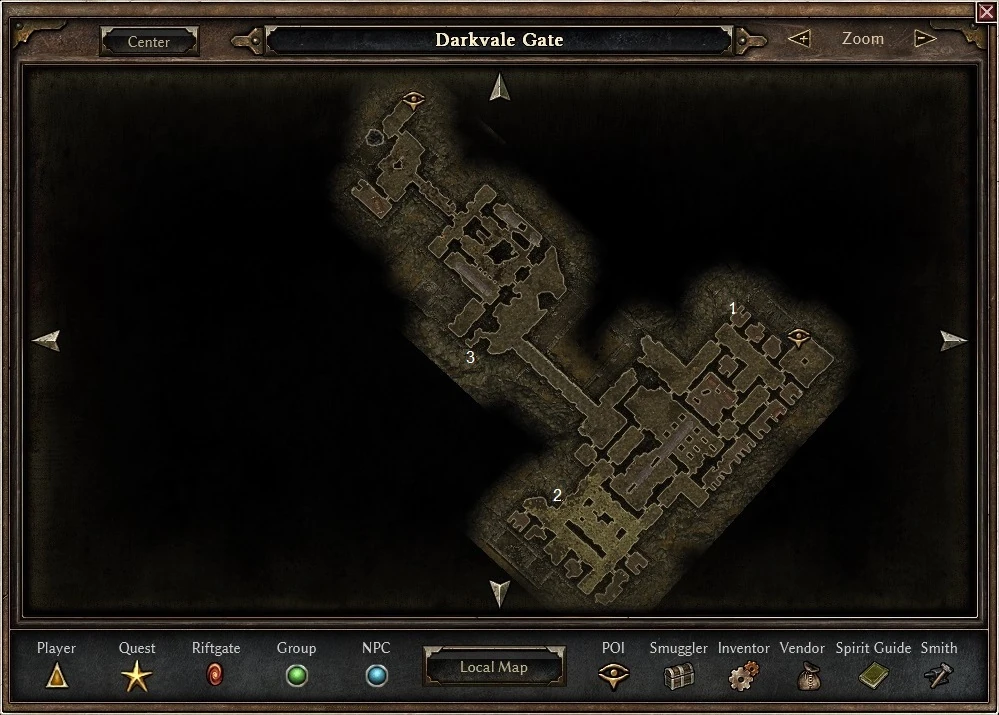The width and height of the screenshot is (999, 715).
Task: Choose the Smuggler chest legend icon
Action: coord(679,677)
